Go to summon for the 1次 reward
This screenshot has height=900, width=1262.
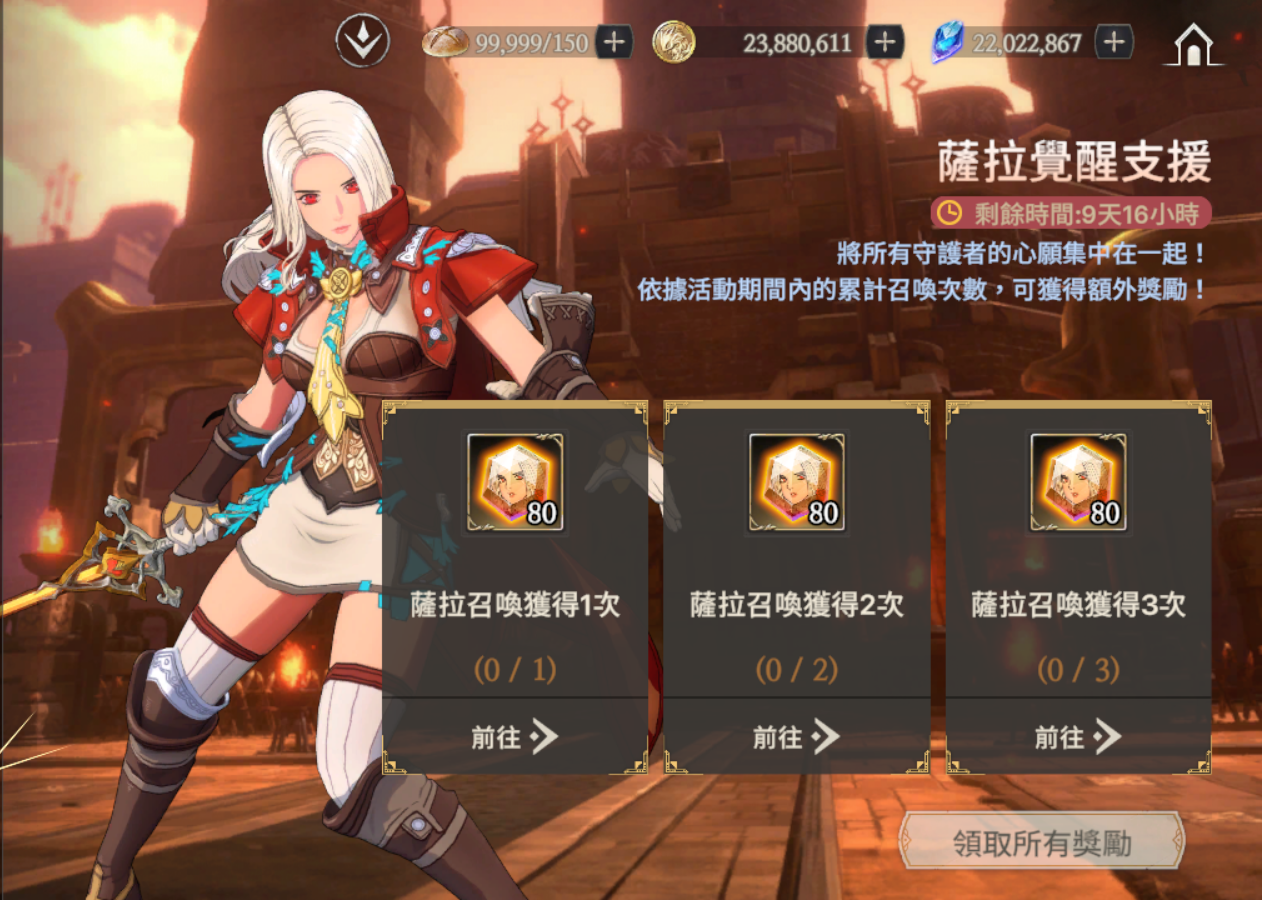point(515,738)
